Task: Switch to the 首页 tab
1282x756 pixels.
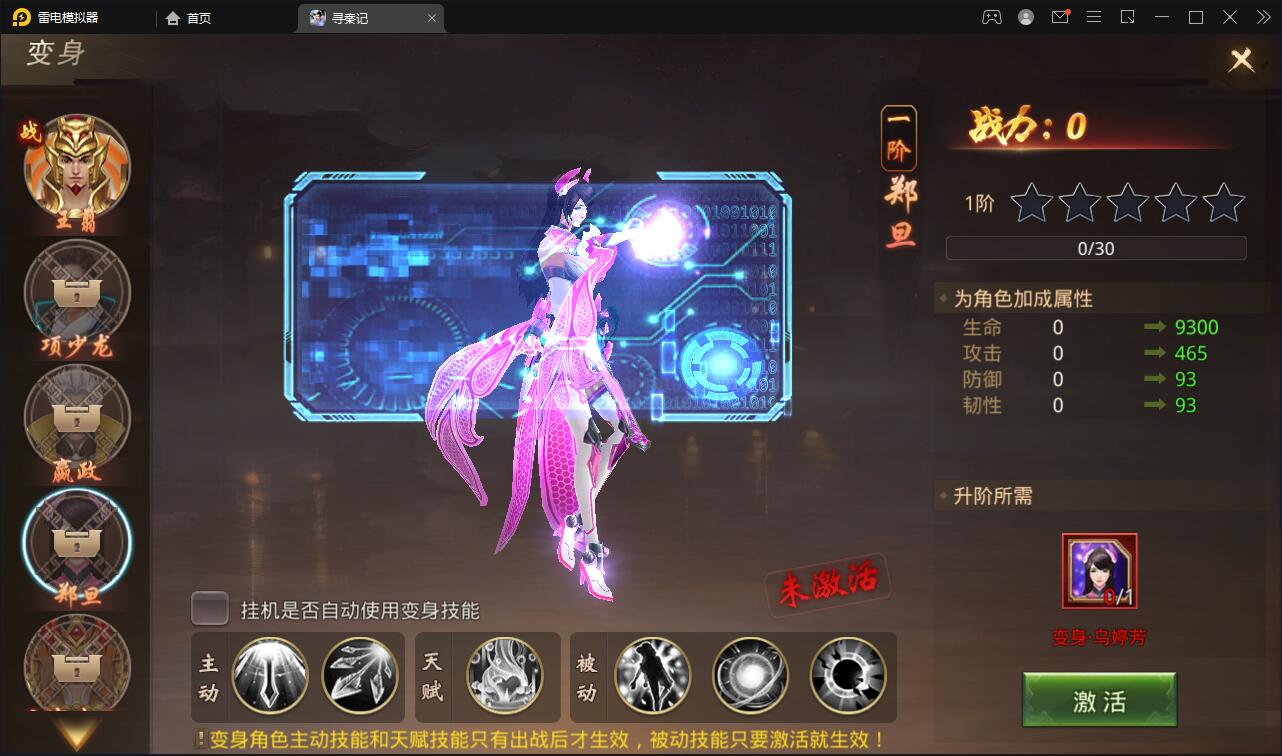Action: 188,17
